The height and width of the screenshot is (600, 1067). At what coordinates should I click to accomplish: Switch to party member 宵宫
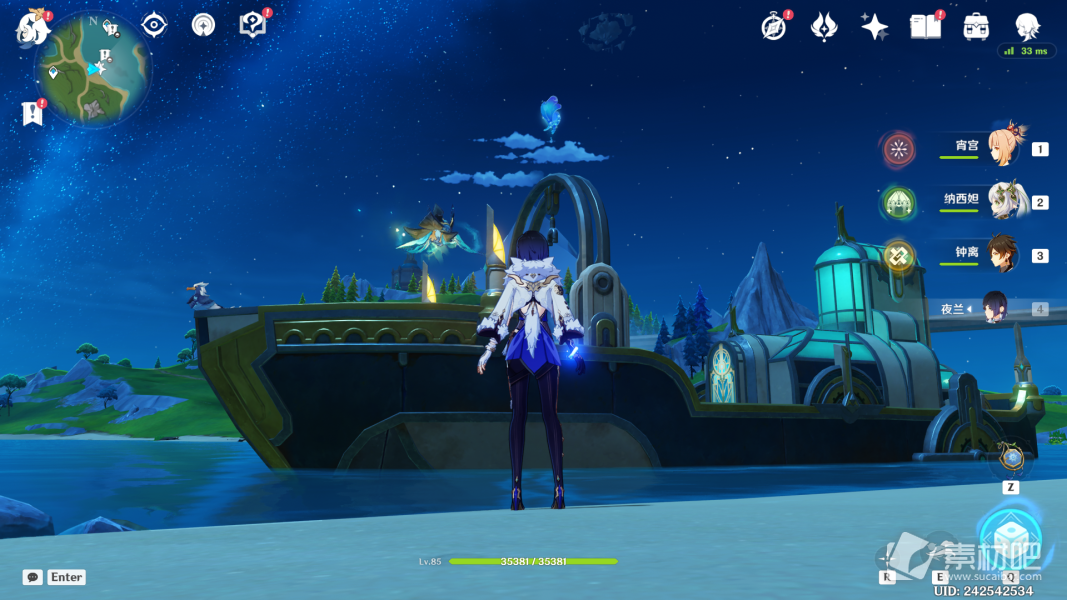coord(1007,148)
